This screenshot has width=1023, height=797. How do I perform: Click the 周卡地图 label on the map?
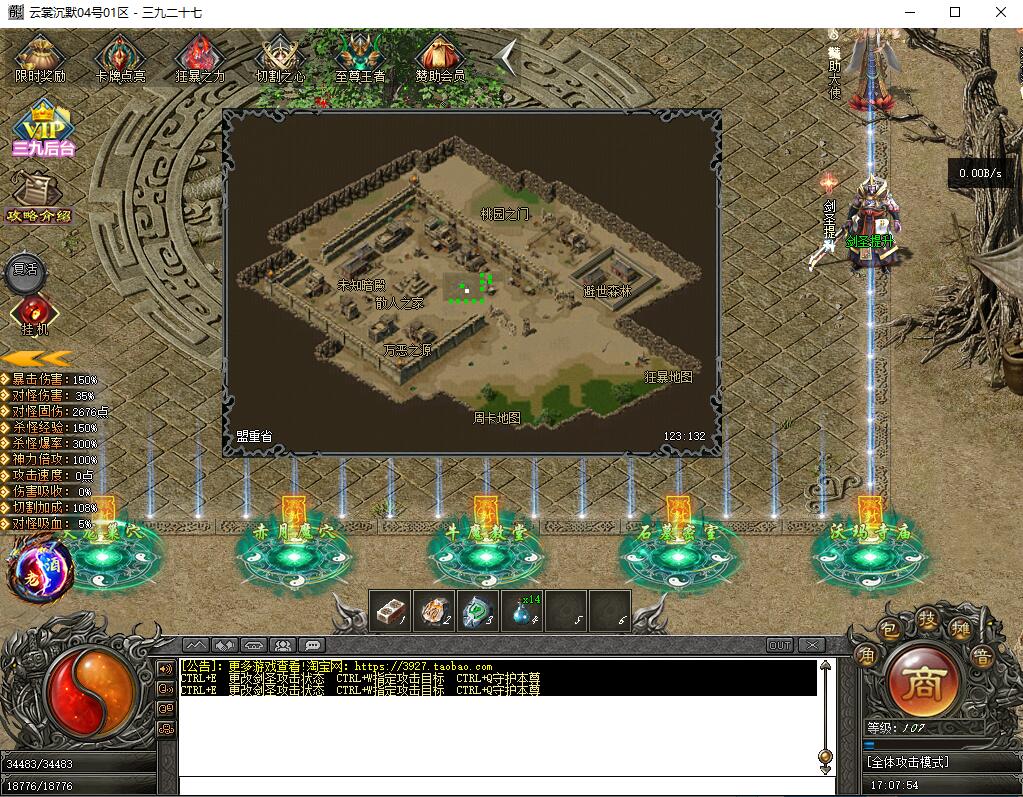497,418
